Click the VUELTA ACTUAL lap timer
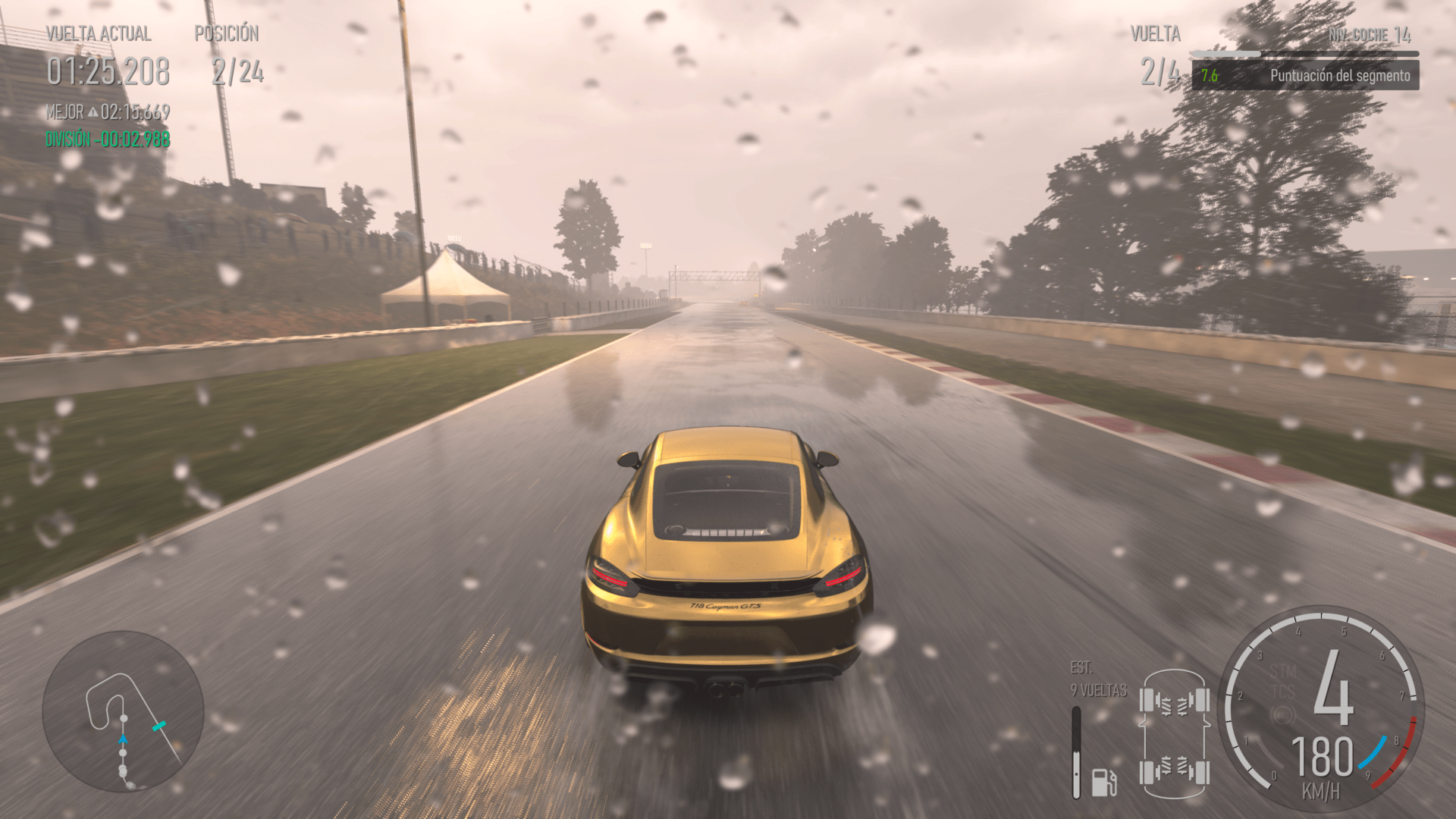Screen dimensions: 1456x819 pyautogui.click(x=108, y=71)
